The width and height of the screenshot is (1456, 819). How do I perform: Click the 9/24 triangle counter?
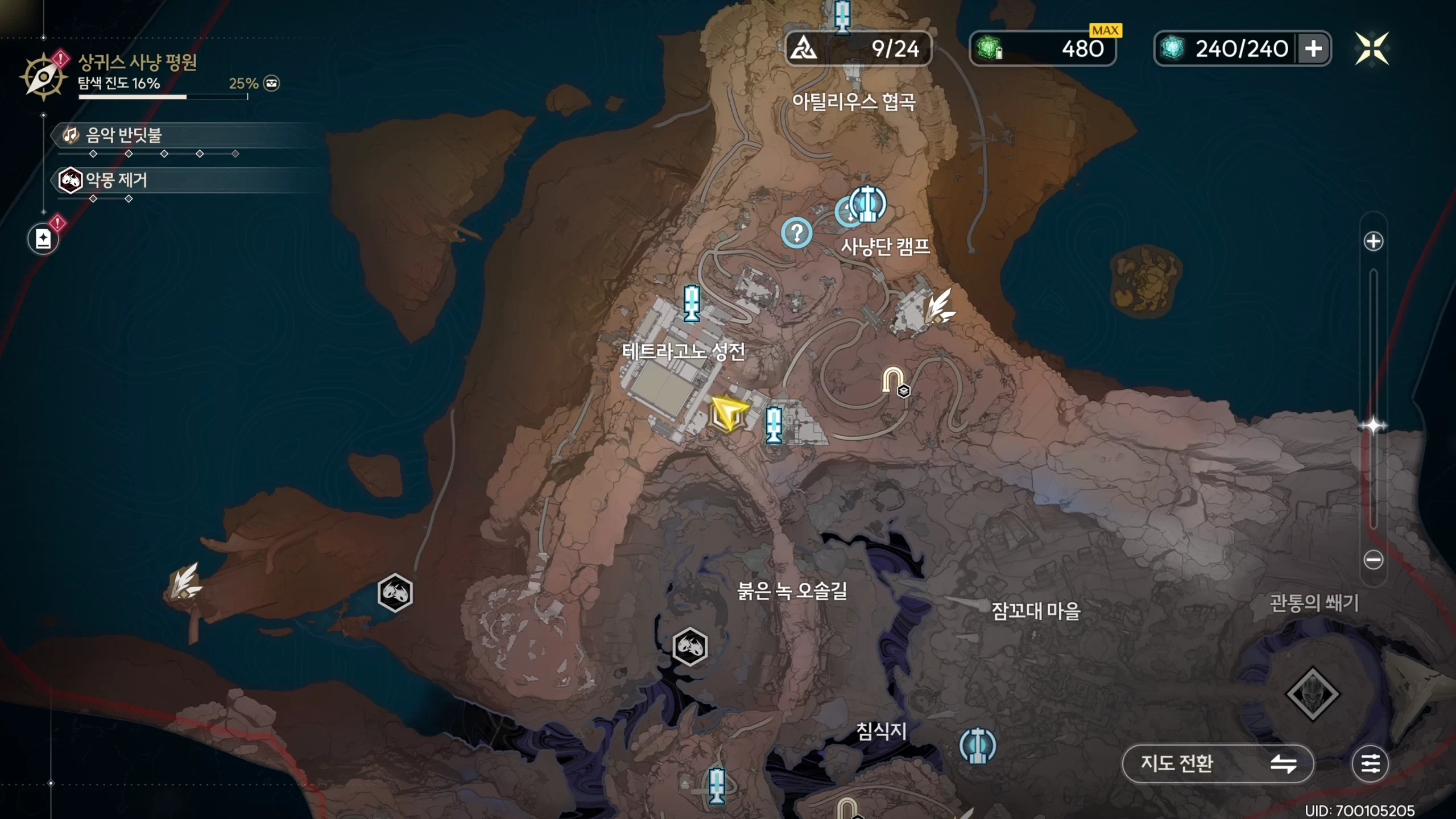tap(858, 49)
